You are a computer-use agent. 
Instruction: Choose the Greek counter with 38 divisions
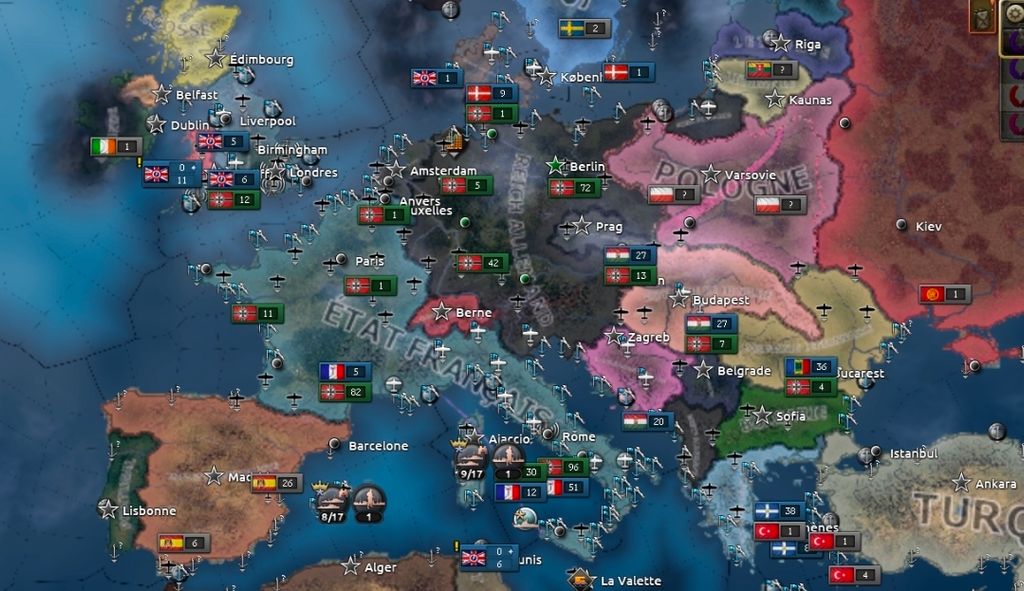780,511
